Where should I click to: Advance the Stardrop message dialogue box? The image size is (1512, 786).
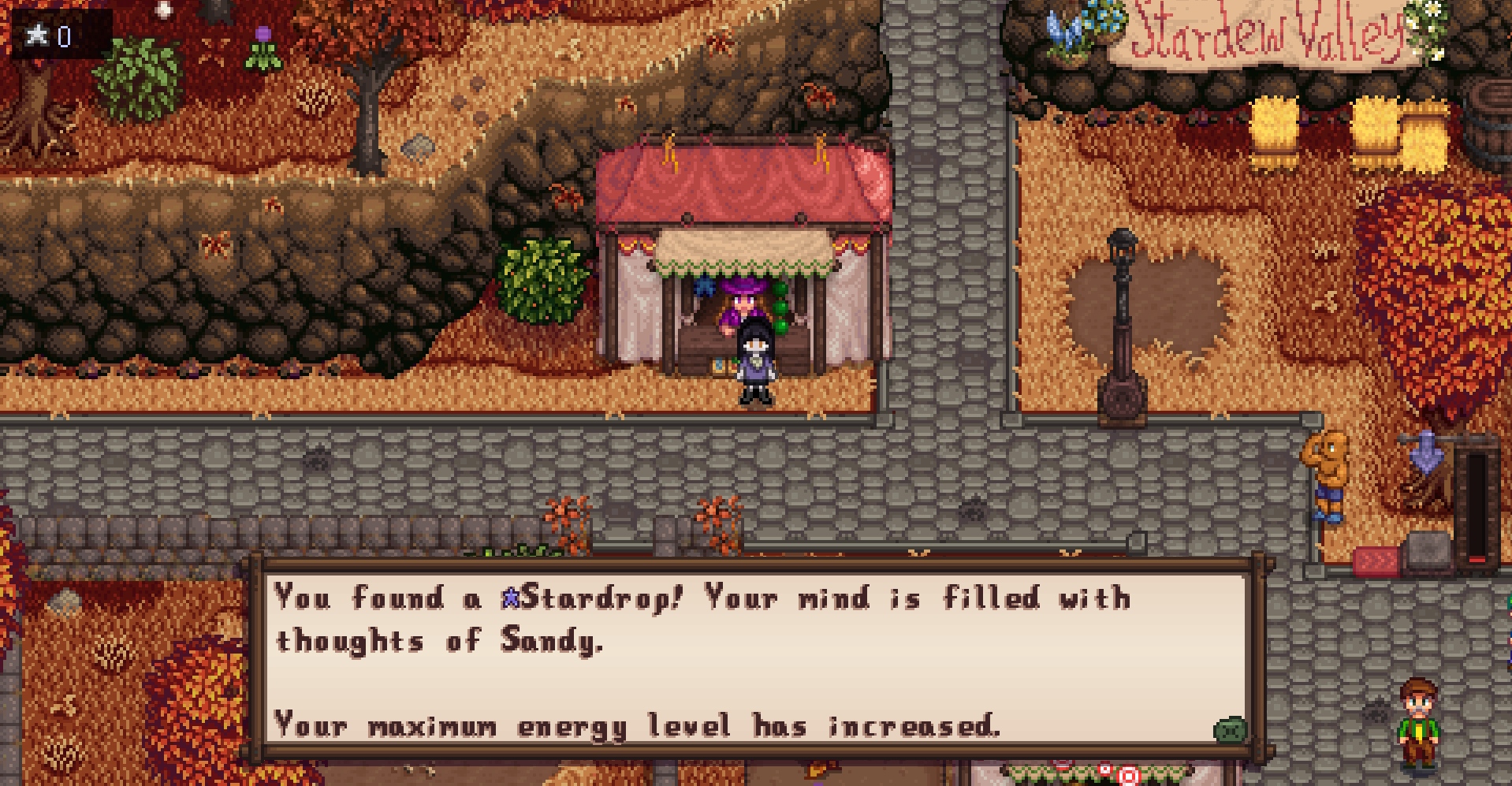(x=755, y=659)
